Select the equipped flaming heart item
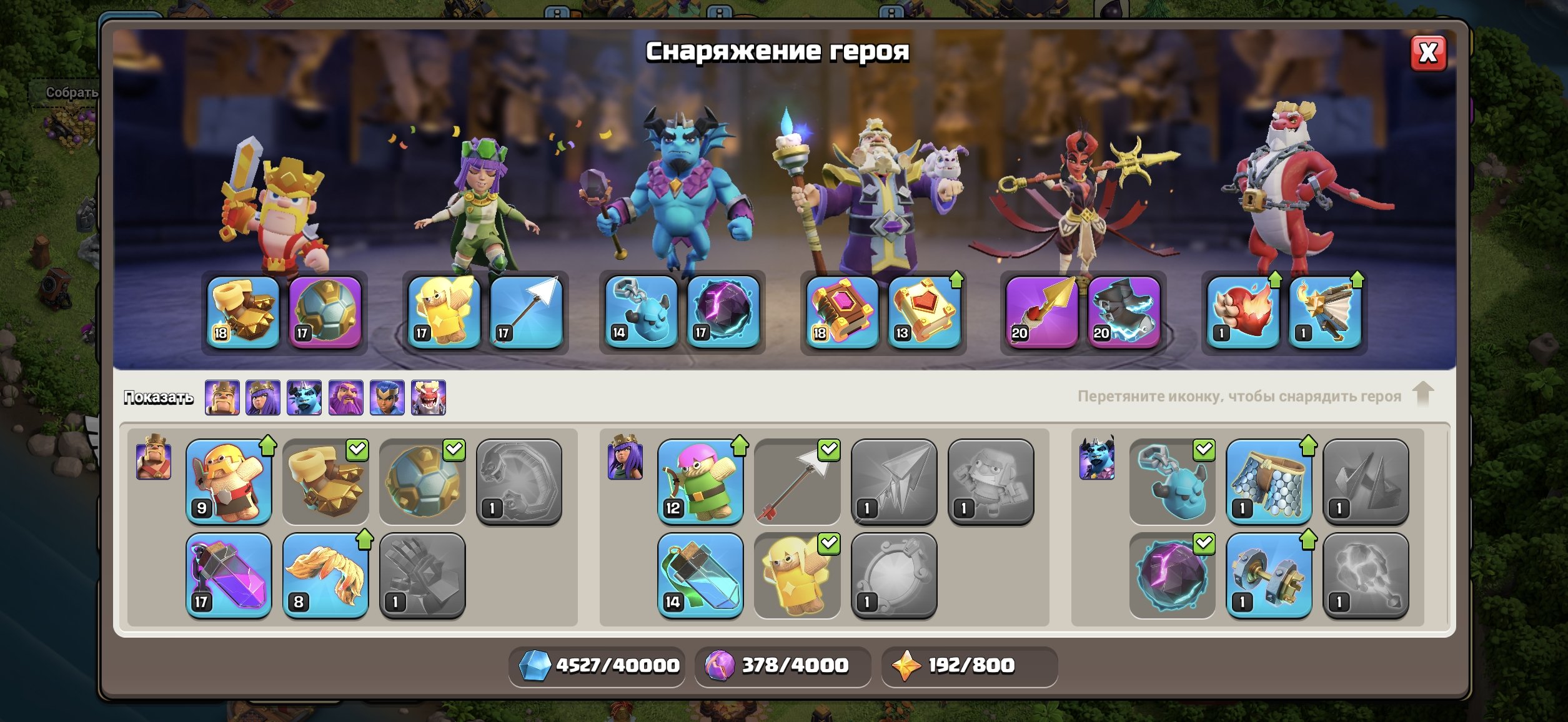Viewport: 1568px width, 722px height. tap(1243, 312)
